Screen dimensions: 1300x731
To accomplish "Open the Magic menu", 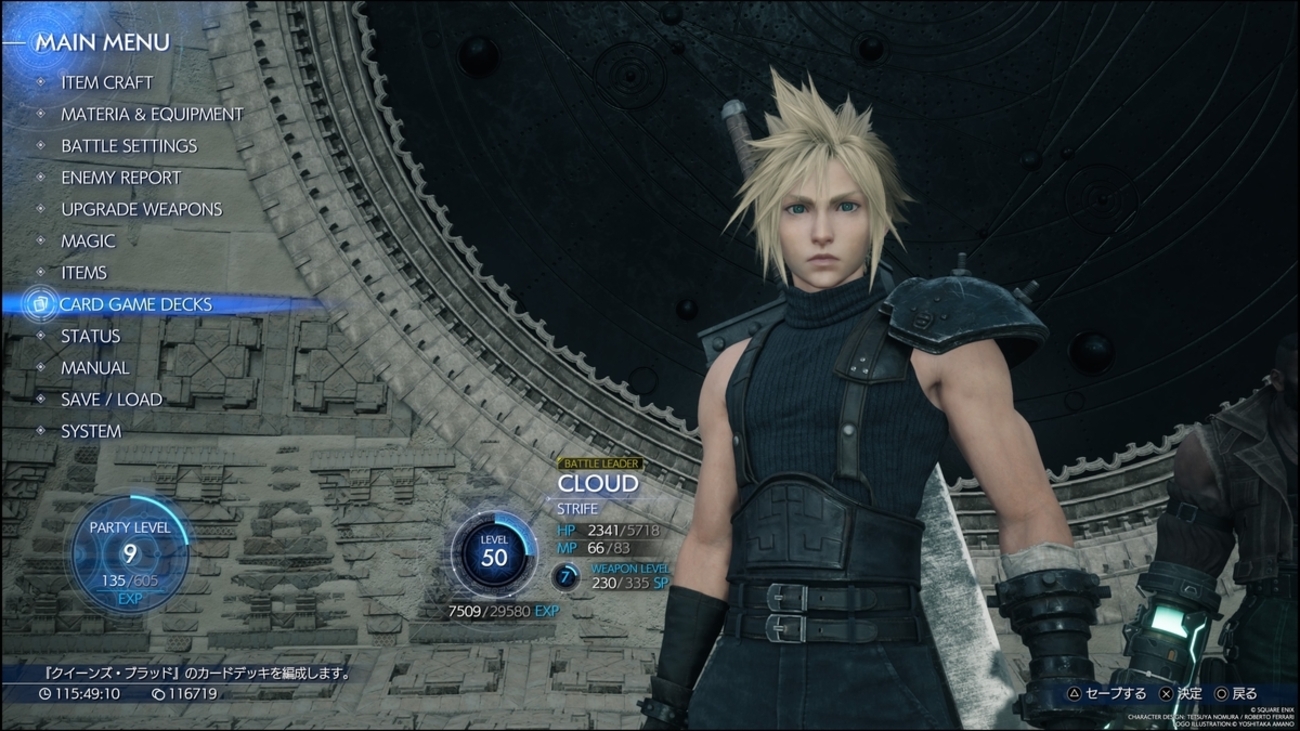I will point(88,241).
